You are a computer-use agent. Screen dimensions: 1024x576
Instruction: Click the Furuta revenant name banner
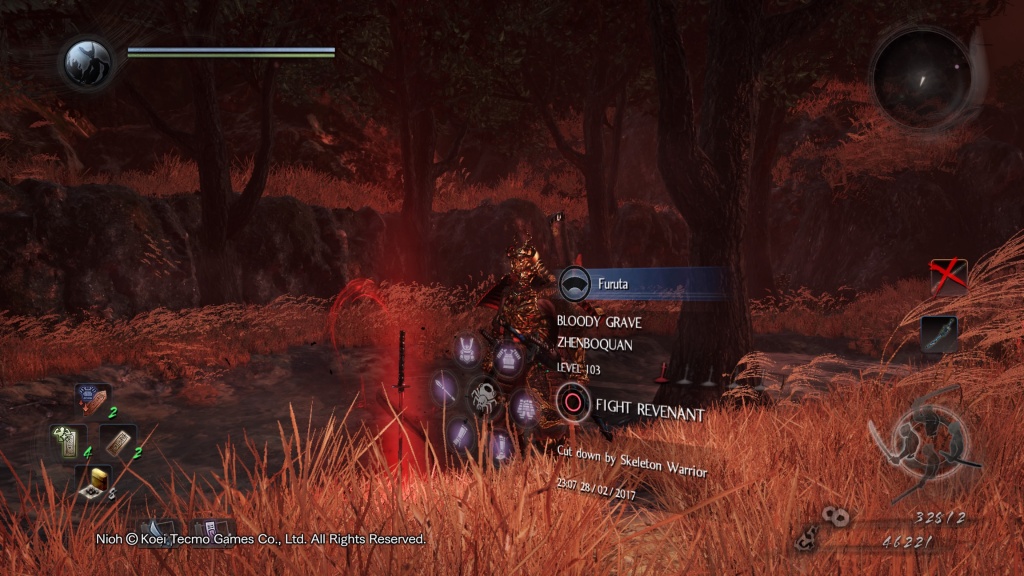pyautogui.click(x=641, y=284)
